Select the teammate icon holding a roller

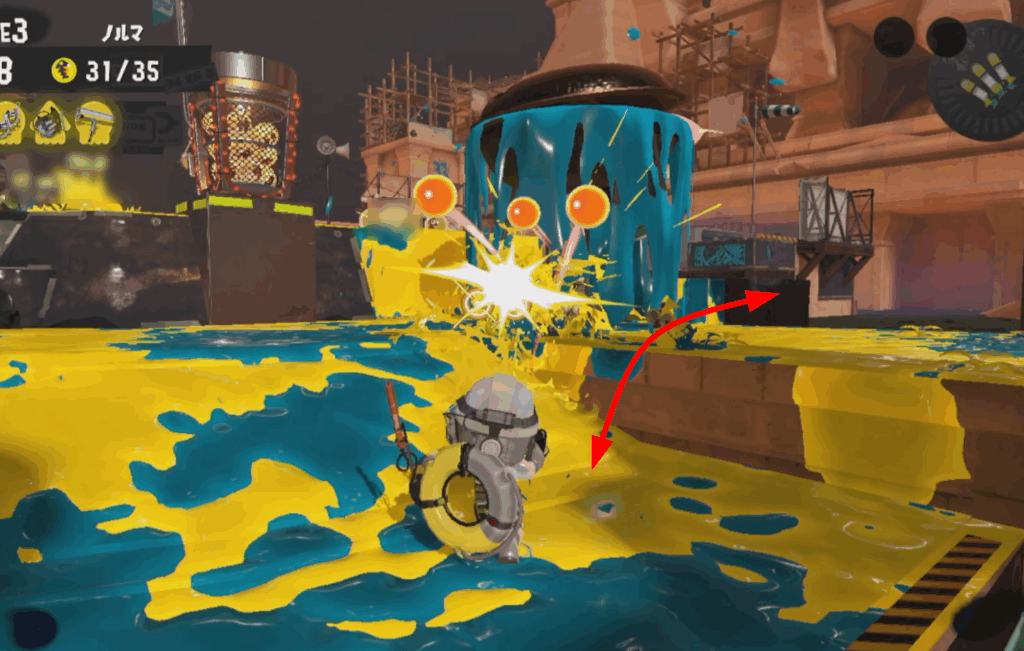97,122
